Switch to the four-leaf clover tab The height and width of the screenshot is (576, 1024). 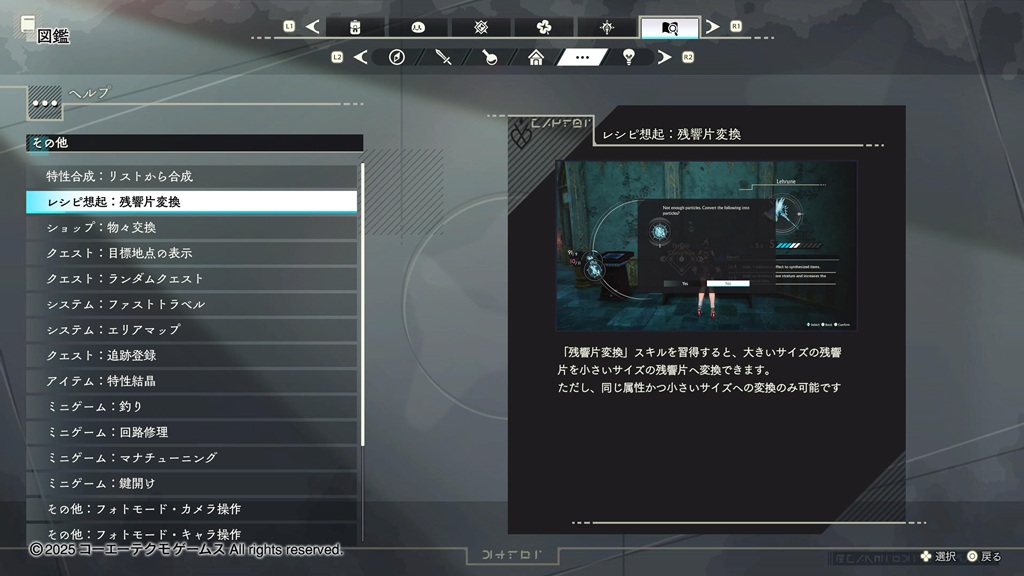[x=543, y=27]
